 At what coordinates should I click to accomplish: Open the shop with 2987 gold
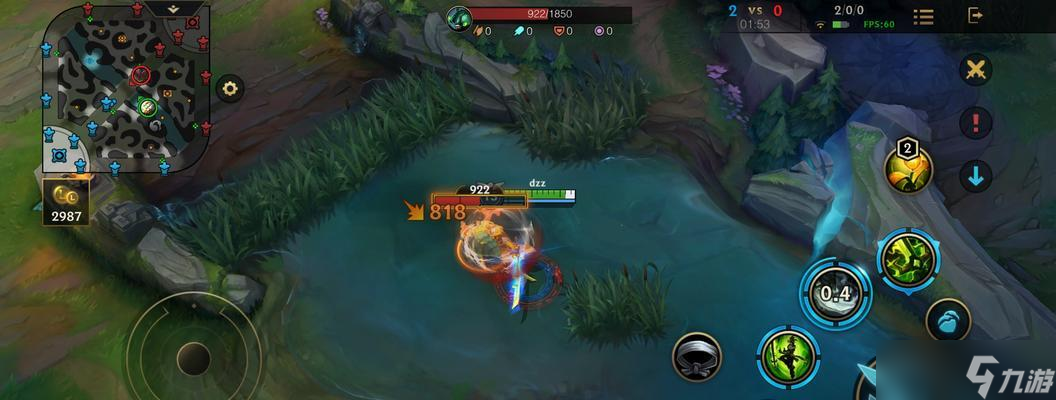pyautogui.click(x=67, y=200)
